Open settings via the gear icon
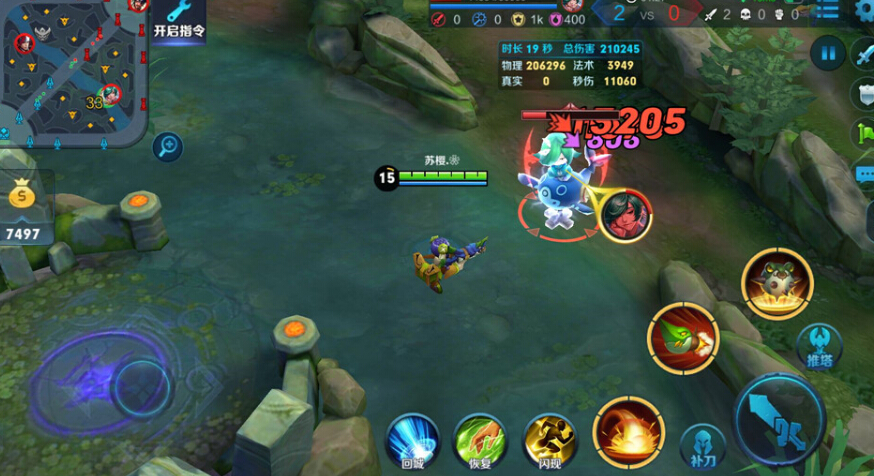This screenshot has height=476, width=874. tap(865, 12)
